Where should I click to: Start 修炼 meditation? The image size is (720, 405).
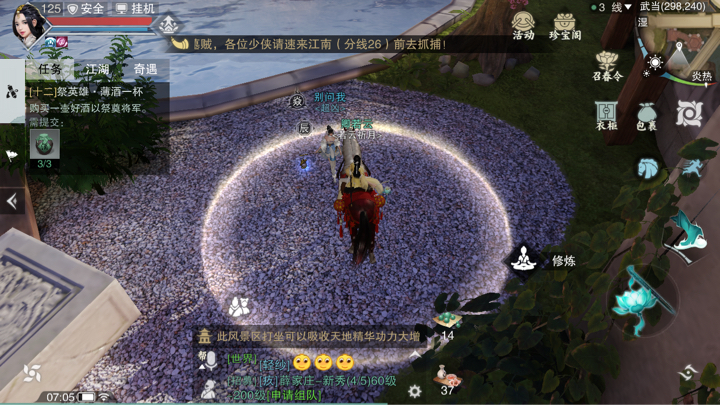coord(523,260)
